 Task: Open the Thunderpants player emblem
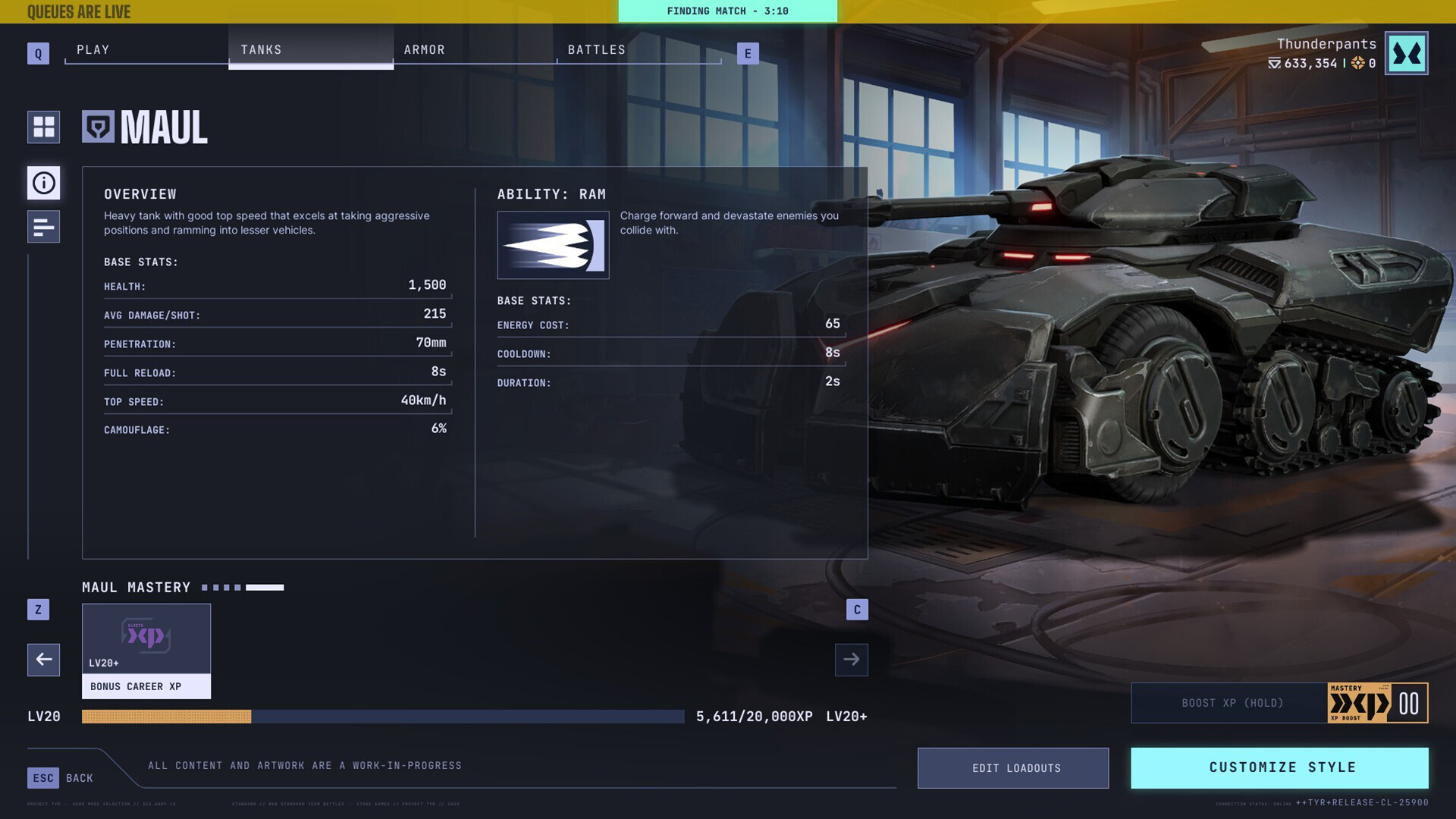coord(1407,52)
